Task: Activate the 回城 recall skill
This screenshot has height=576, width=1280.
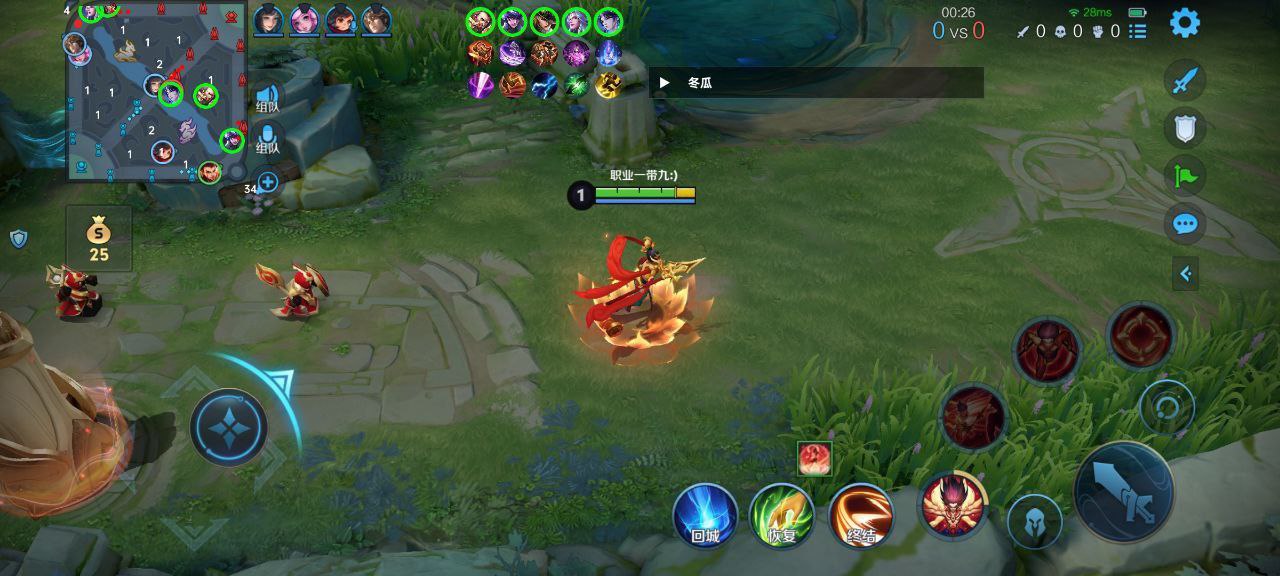Action: (x=705, y=516)
